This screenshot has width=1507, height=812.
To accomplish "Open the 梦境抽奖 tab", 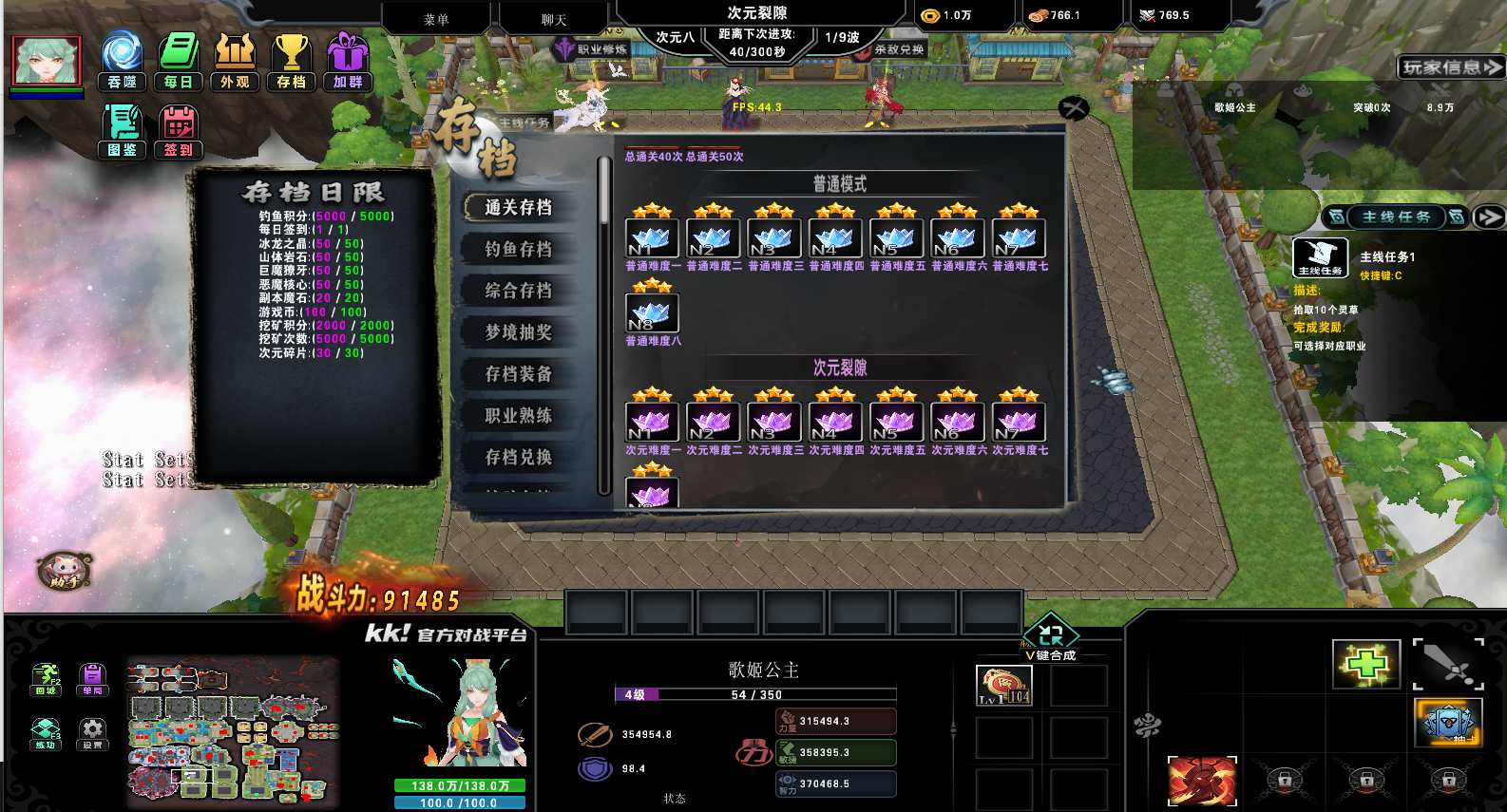I will pos(519,332).
